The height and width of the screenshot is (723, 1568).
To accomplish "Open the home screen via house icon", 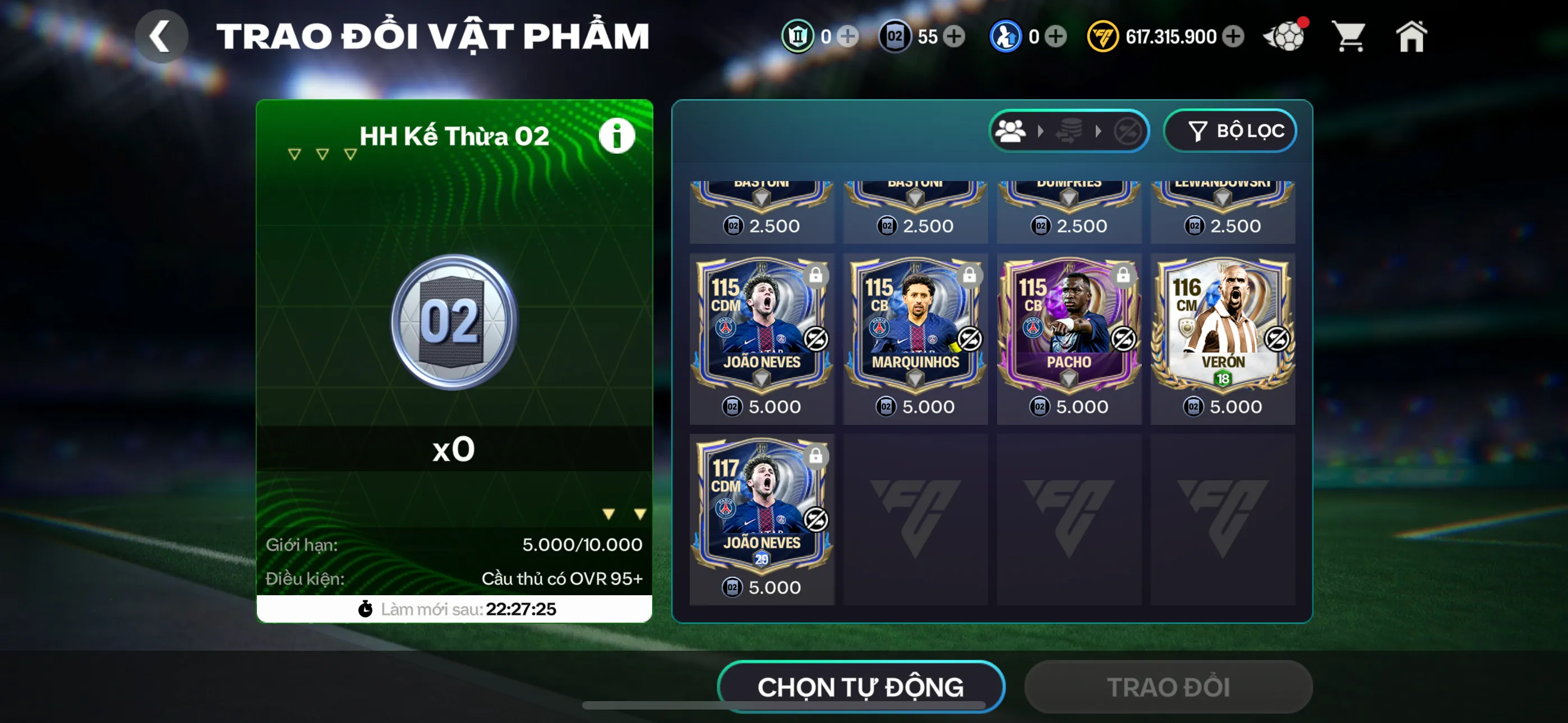I will [x=1412, y=36].
